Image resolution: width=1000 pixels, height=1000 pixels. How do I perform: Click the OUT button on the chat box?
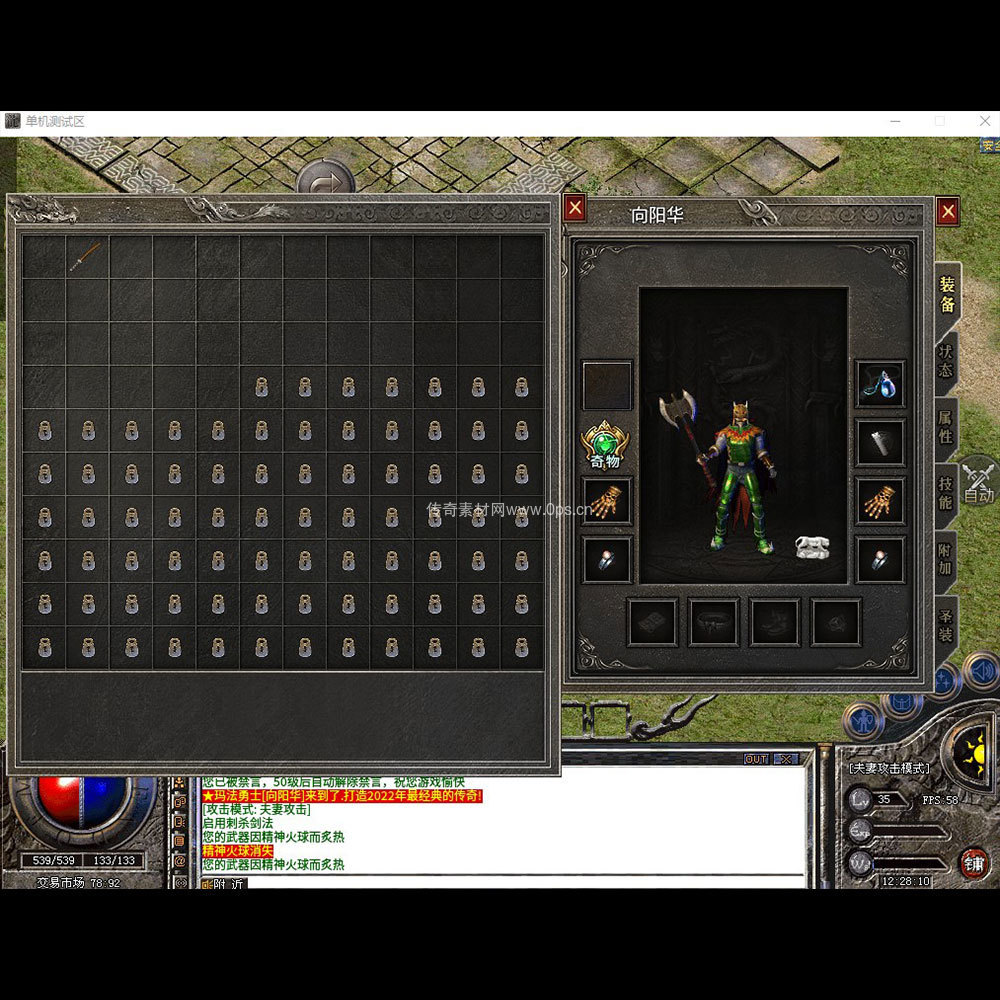tap(756, 760)
